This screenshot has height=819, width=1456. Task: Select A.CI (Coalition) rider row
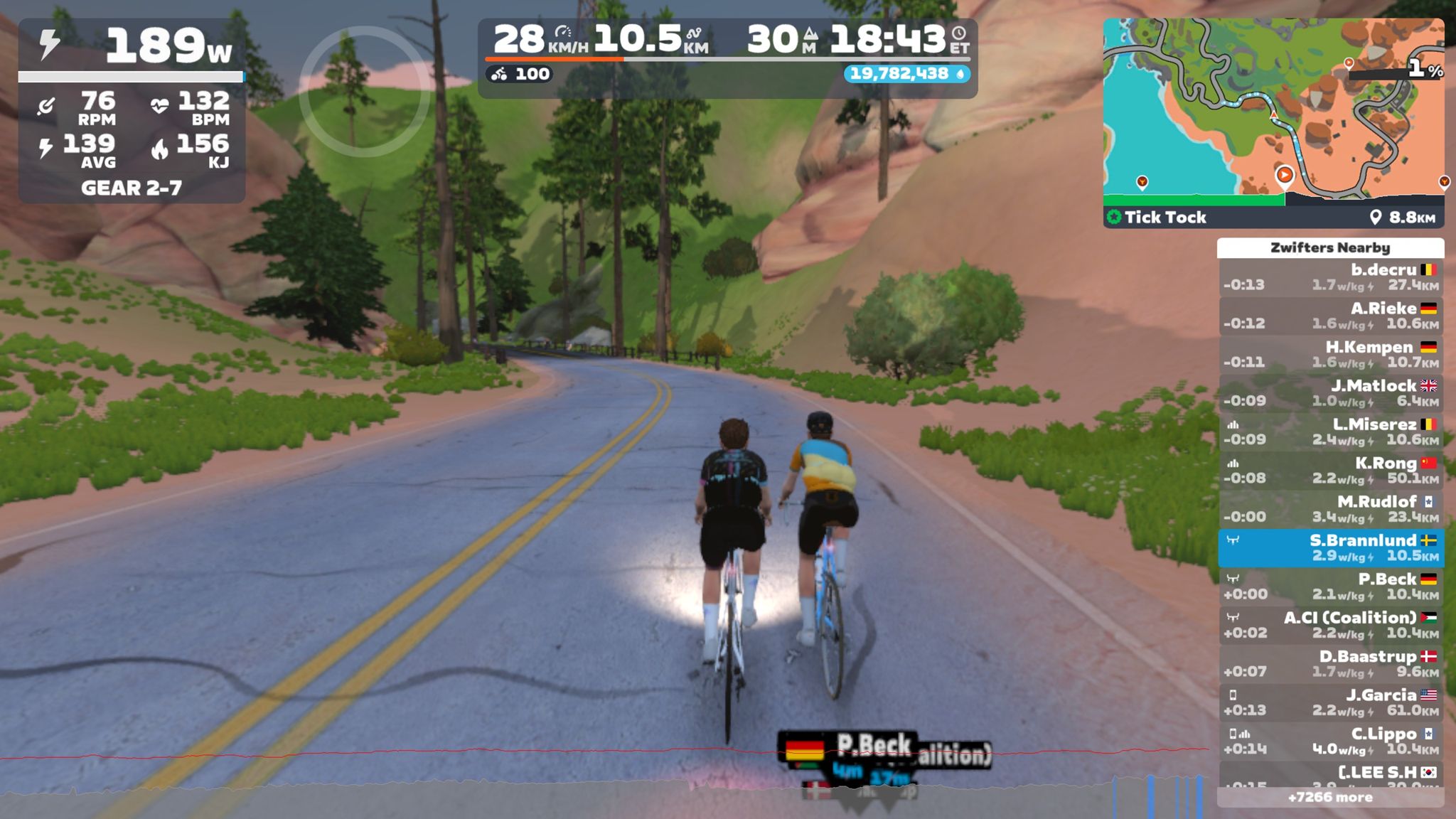pos(1330,625)
